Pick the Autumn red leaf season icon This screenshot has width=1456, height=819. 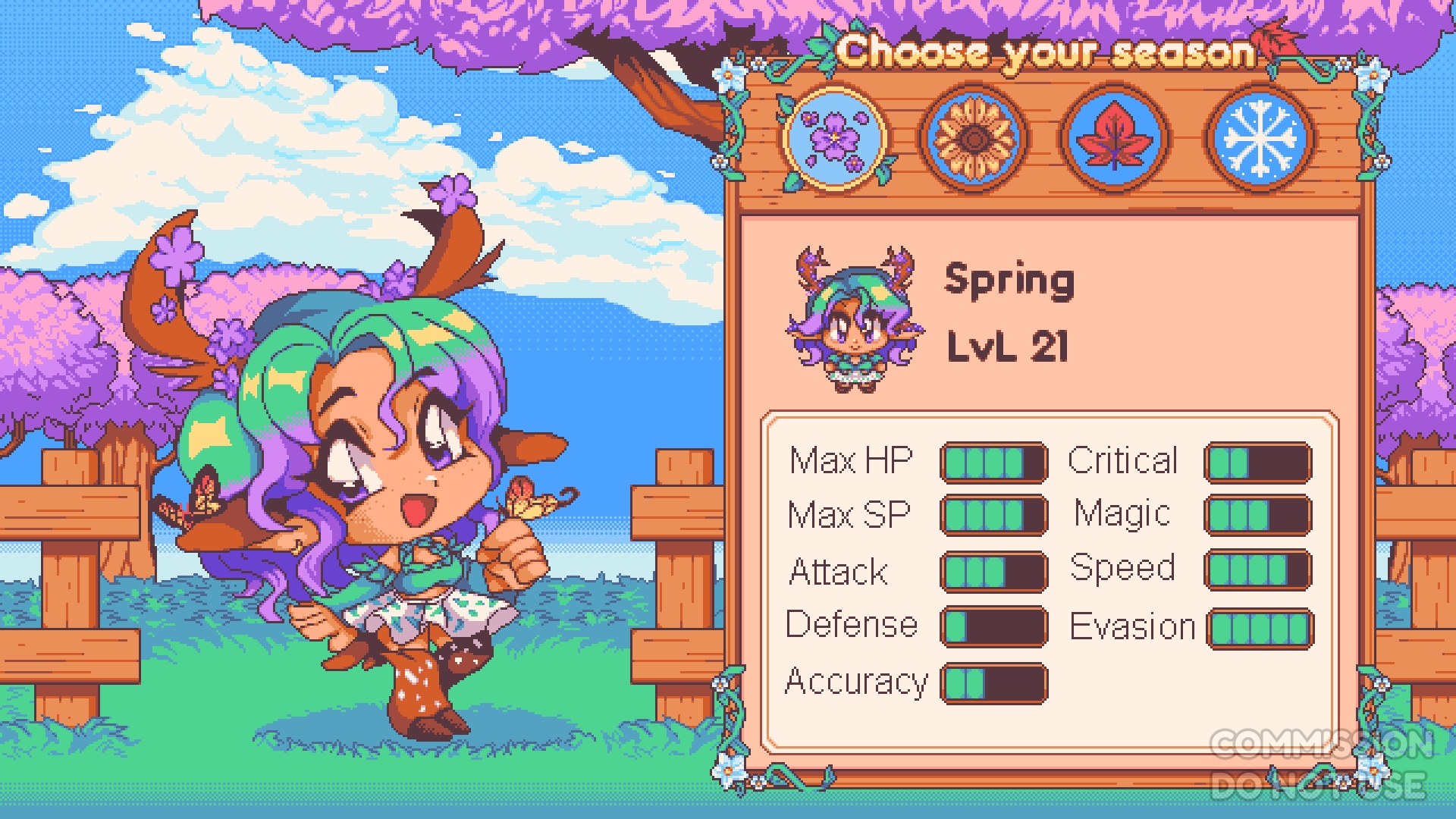[x=1114, y=139]
